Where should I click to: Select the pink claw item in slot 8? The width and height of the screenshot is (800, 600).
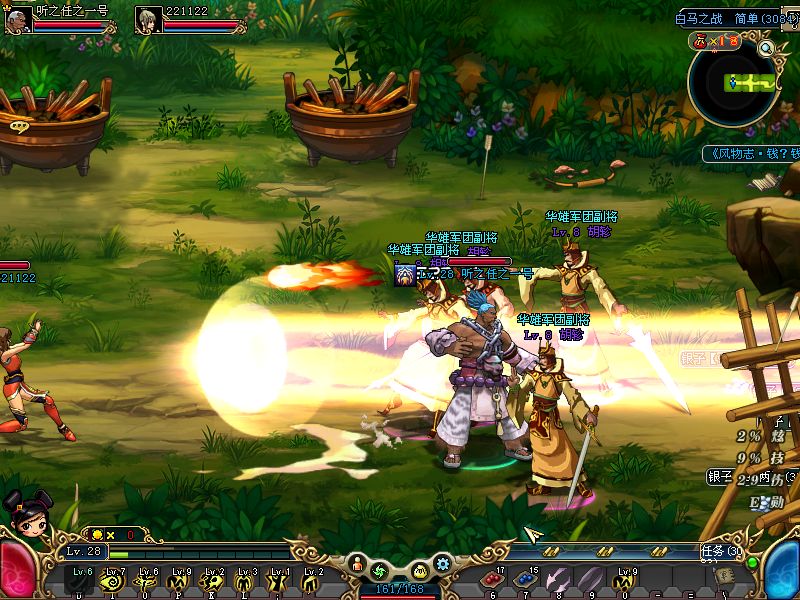coord(559,578)
